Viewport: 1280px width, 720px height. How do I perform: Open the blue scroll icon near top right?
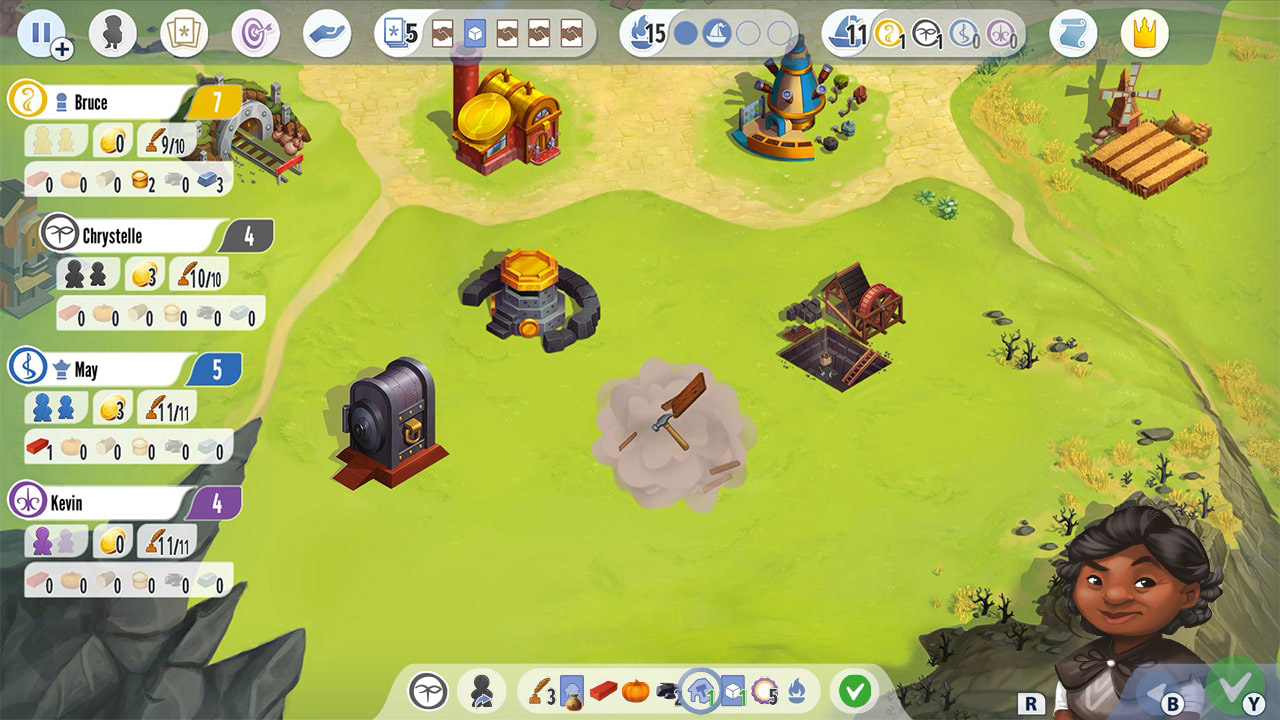point(1073,31)
